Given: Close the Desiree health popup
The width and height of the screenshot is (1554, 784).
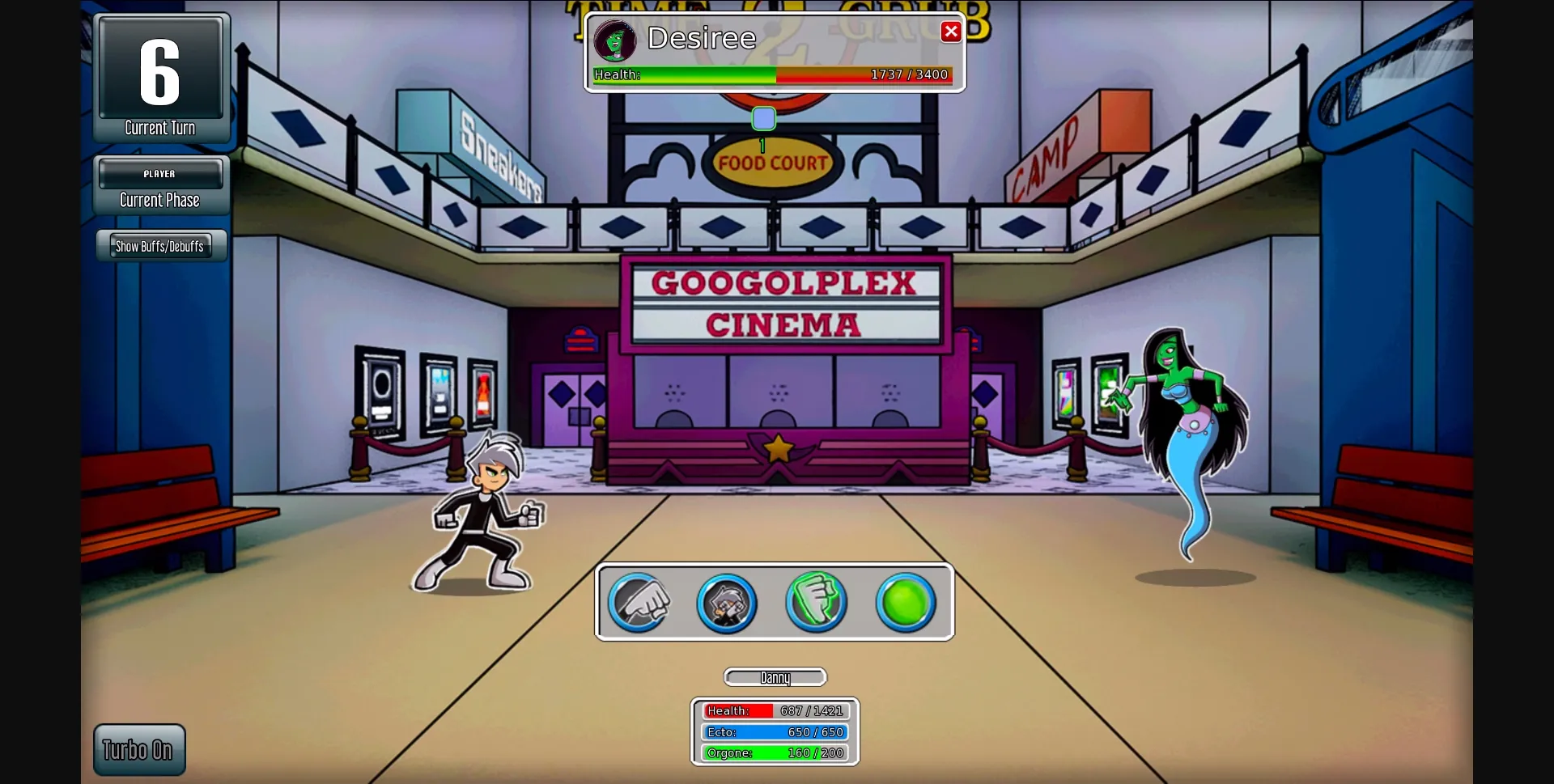Looking at the screenshot, I should [x=950, y=32].
